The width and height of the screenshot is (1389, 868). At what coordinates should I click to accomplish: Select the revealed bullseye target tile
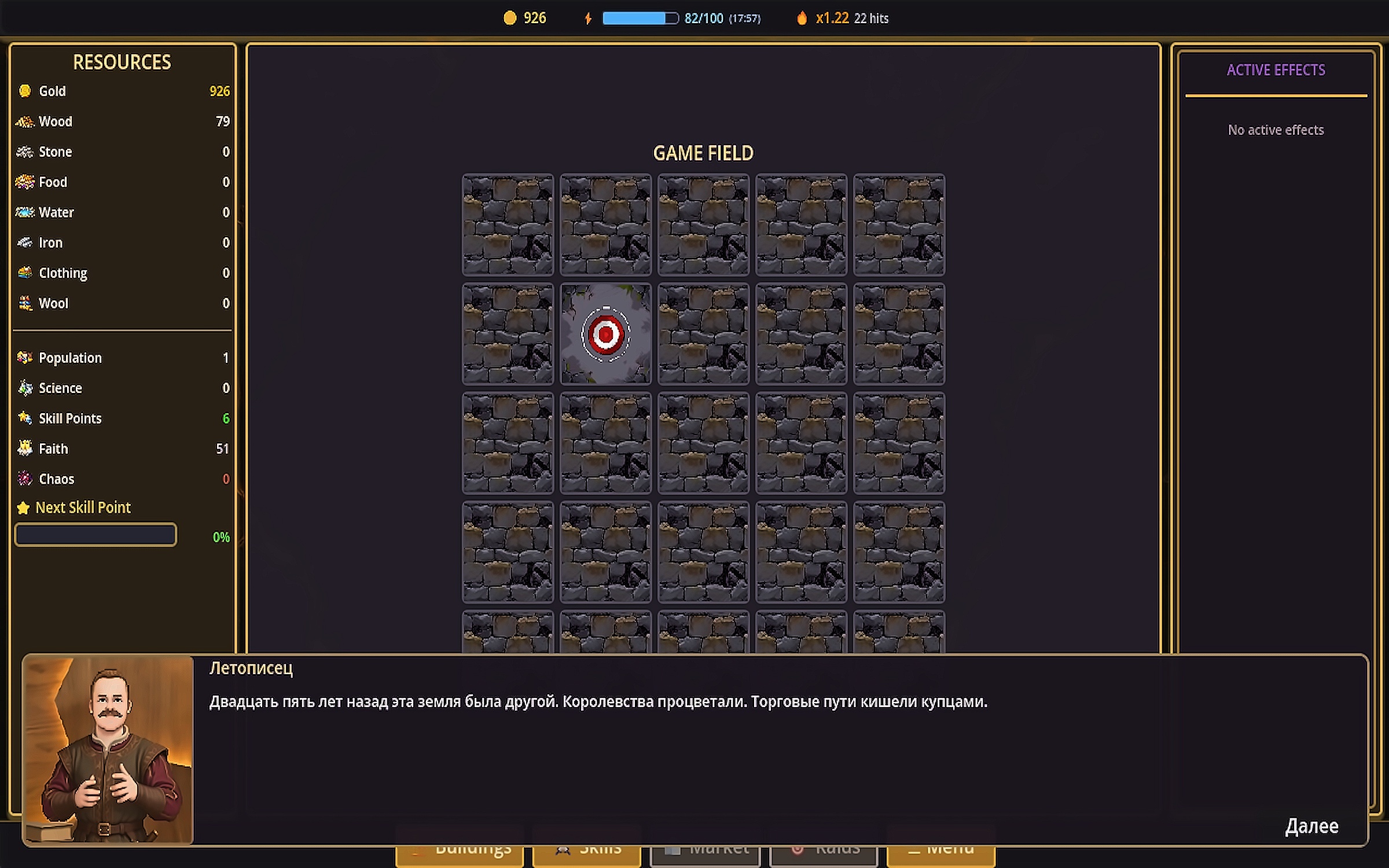605,334
